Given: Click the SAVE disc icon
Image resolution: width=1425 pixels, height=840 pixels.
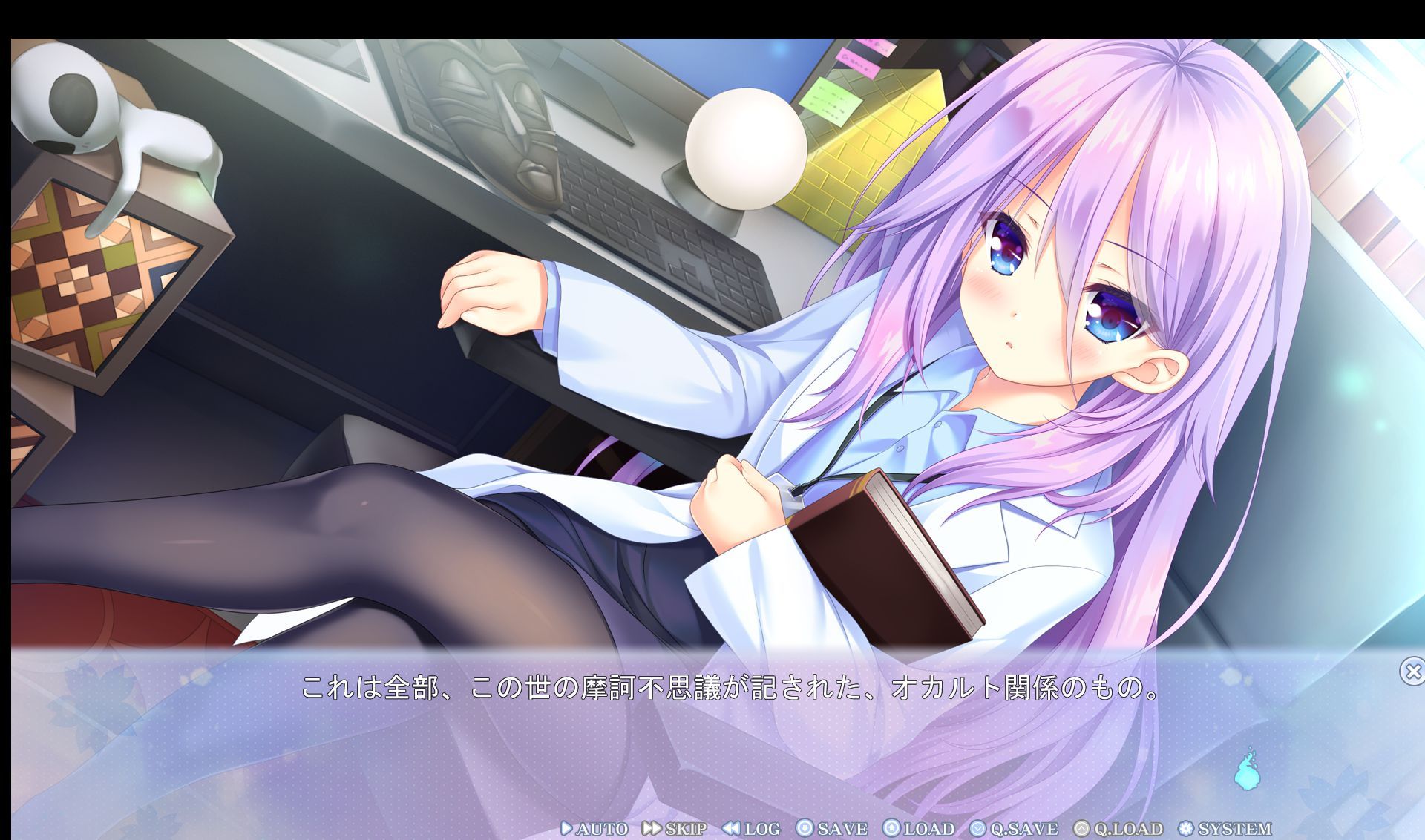Looking at the screenshot, I should (806, 828).
